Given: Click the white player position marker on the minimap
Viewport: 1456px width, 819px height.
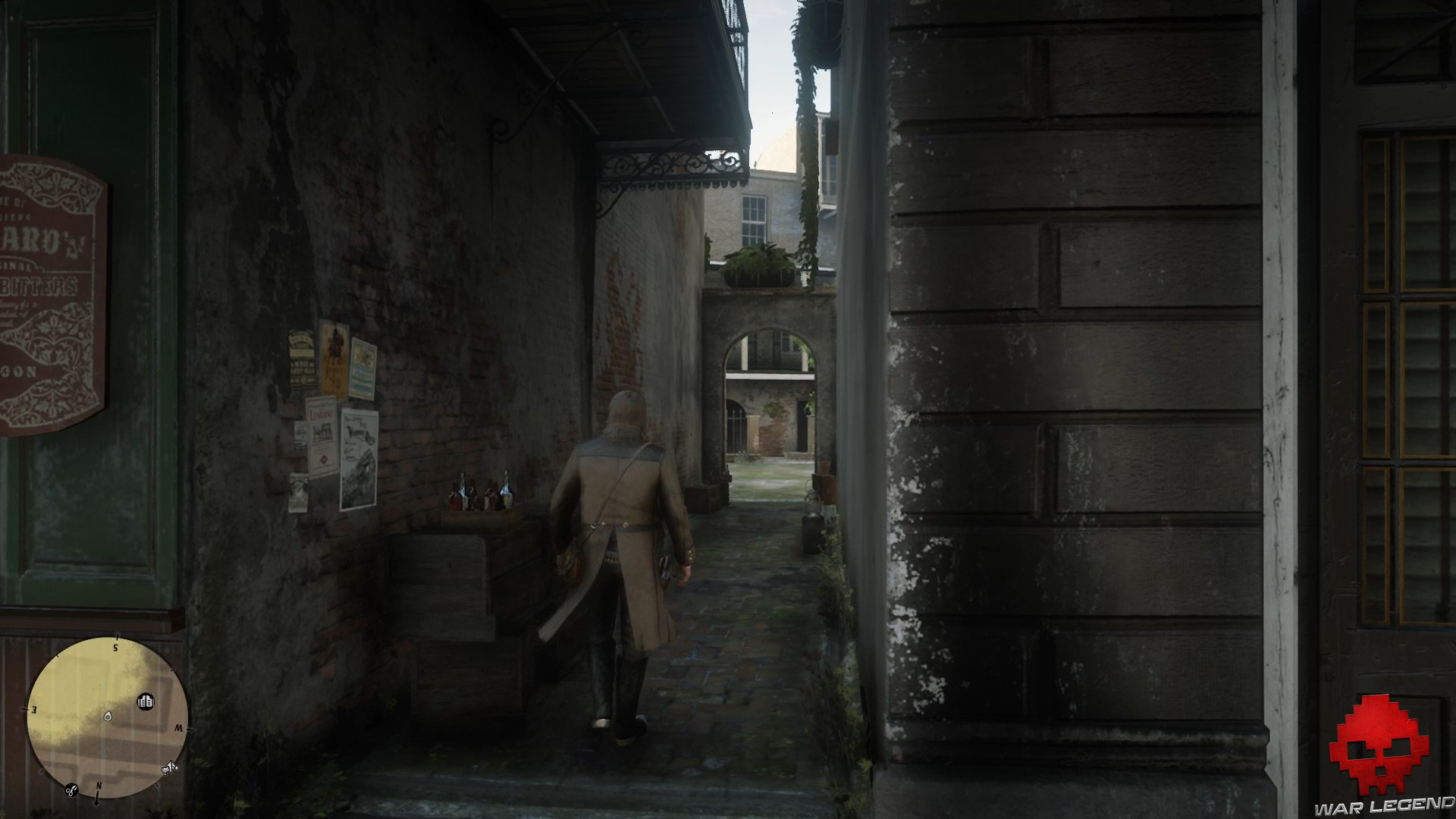Looking at the screenshot, I should tap(108, 717).
